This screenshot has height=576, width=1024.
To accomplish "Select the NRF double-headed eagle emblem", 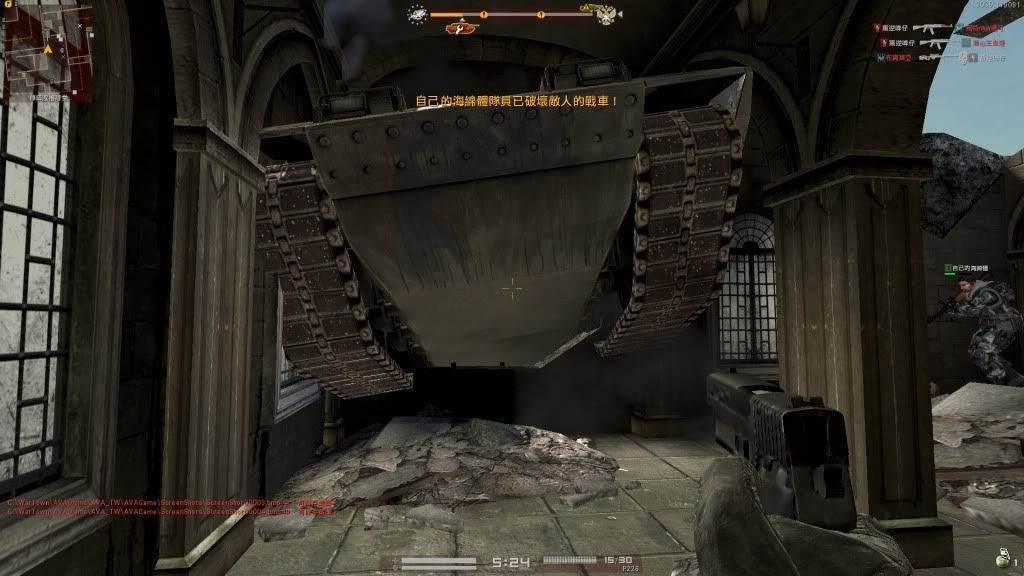I will click(x=606, y=14).
